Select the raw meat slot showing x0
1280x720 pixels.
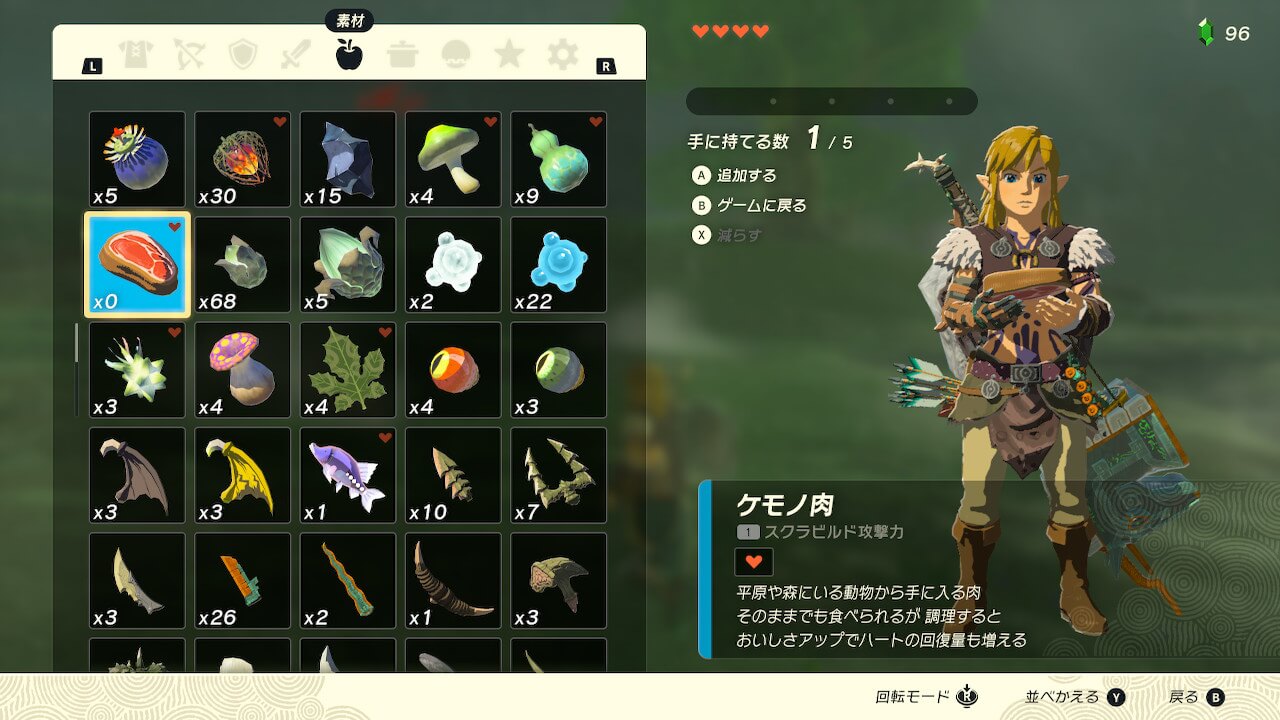137,265
